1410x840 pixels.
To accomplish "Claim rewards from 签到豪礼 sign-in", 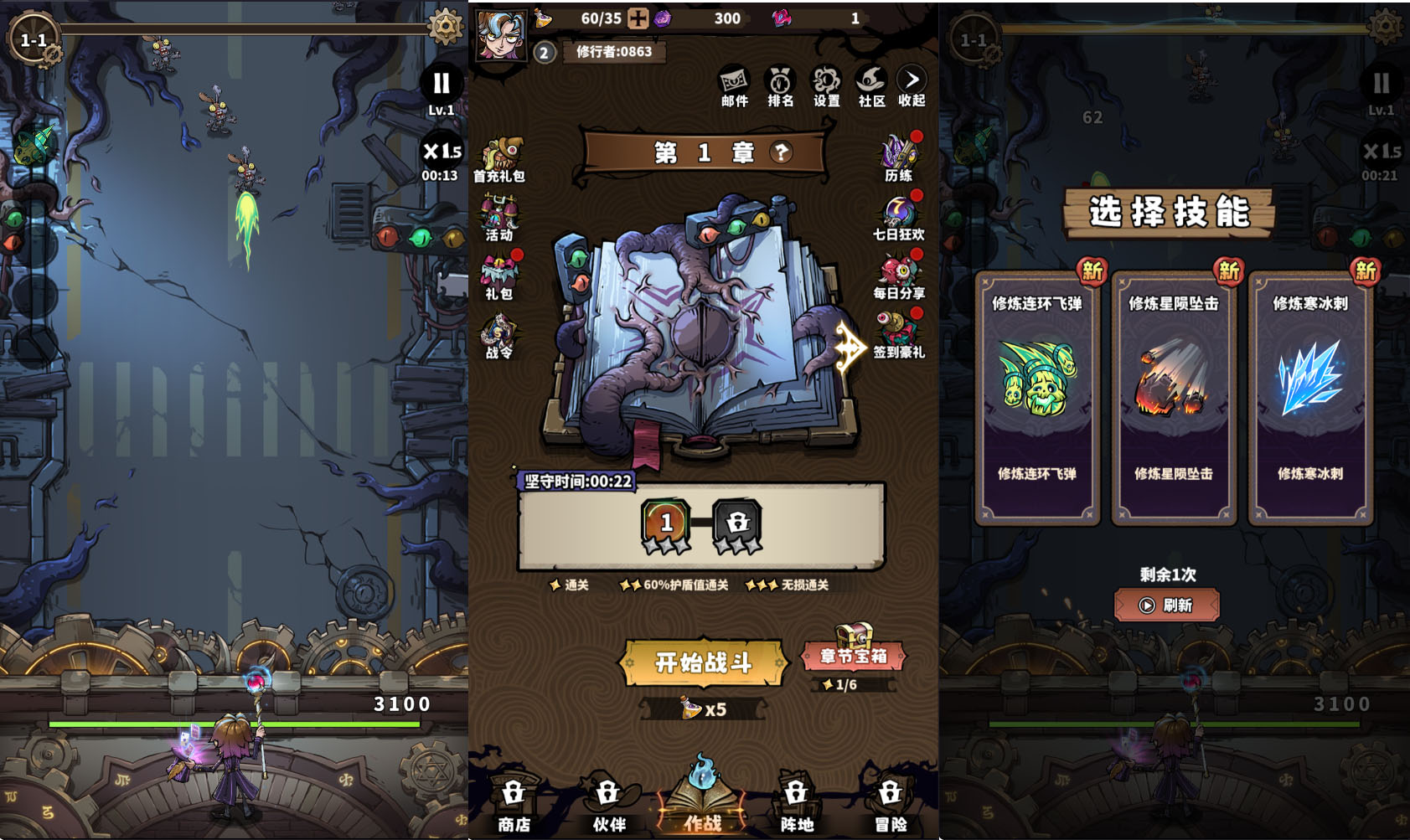I will [x=899, y=335].
